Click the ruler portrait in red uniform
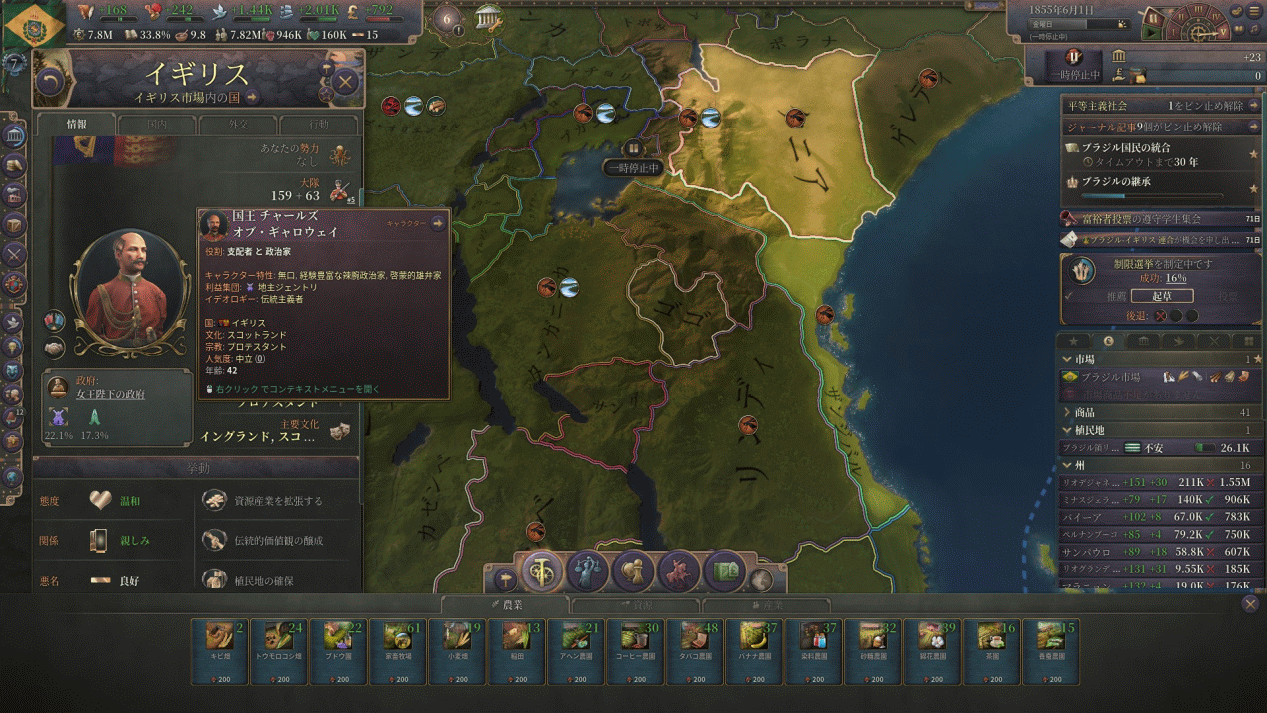Image resolution: width=1267 pixels, height=713 pixels. tap(129, 292)
